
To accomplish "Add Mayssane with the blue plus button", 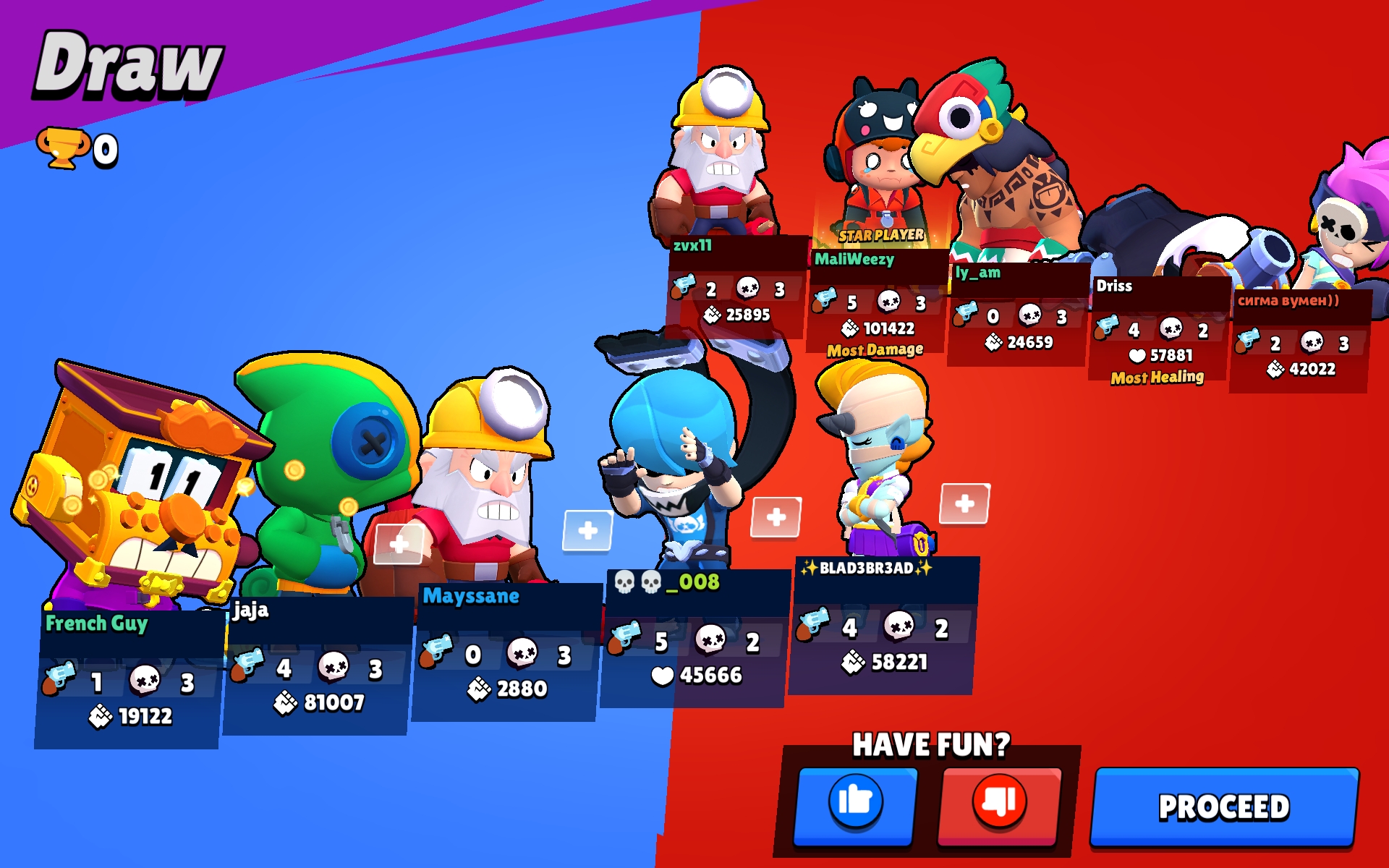I will [x=587, y=530].
